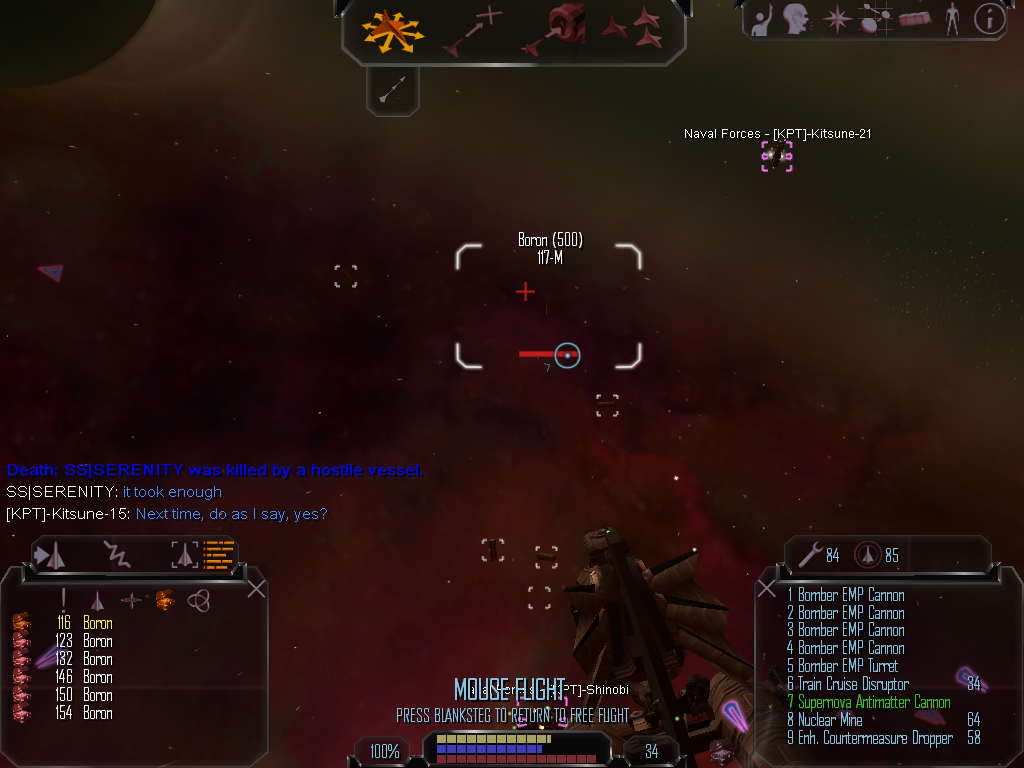The height and width of the screenshot is (768, 1024).
Task: Open the talking-head chat icon
Action: (796, 18)
